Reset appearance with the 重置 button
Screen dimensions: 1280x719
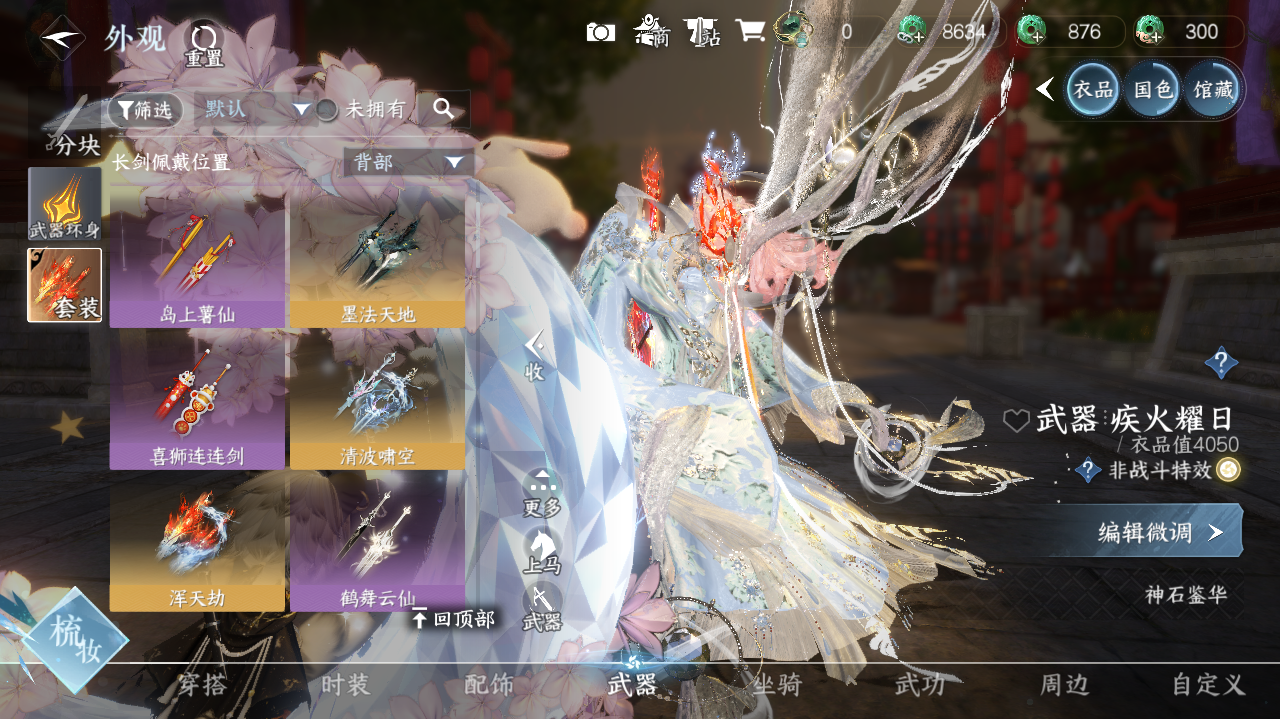204,44
